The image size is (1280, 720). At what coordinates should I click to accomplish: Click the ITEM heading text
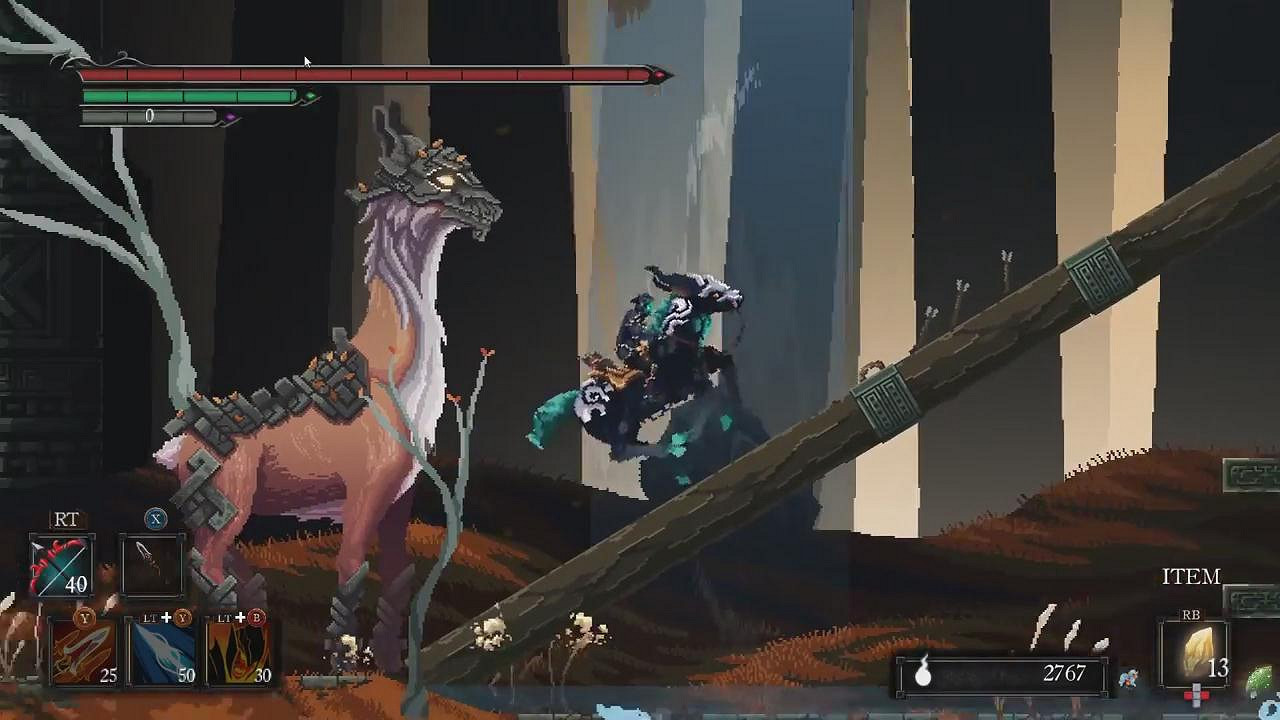1191,574
